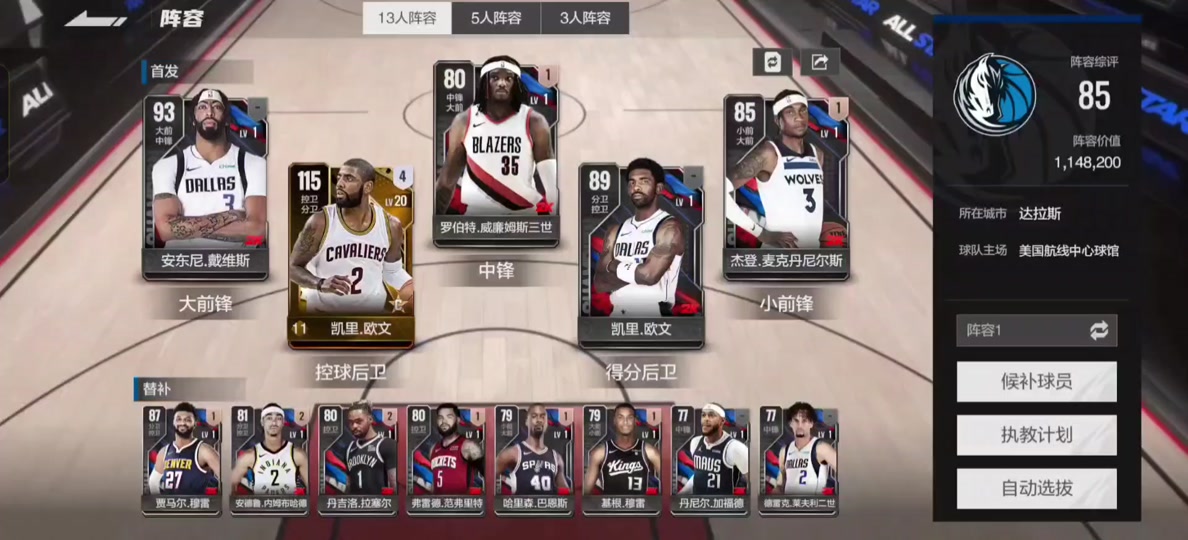
Task: Choose the Indiana Nembhard bench card
Action: coord(270,459)
